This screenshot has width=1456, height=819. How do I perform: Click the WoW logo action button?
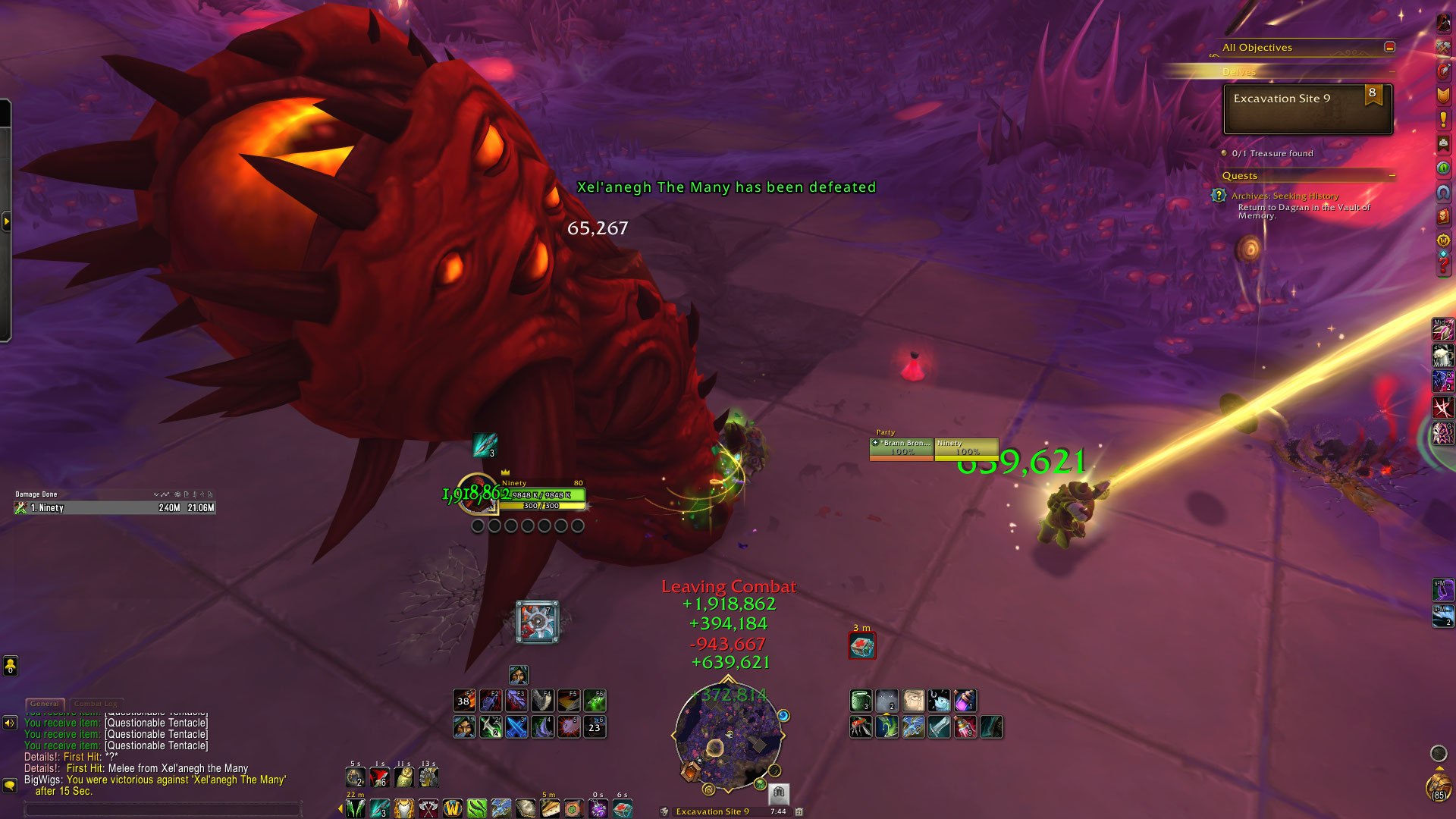click(453, 808)
